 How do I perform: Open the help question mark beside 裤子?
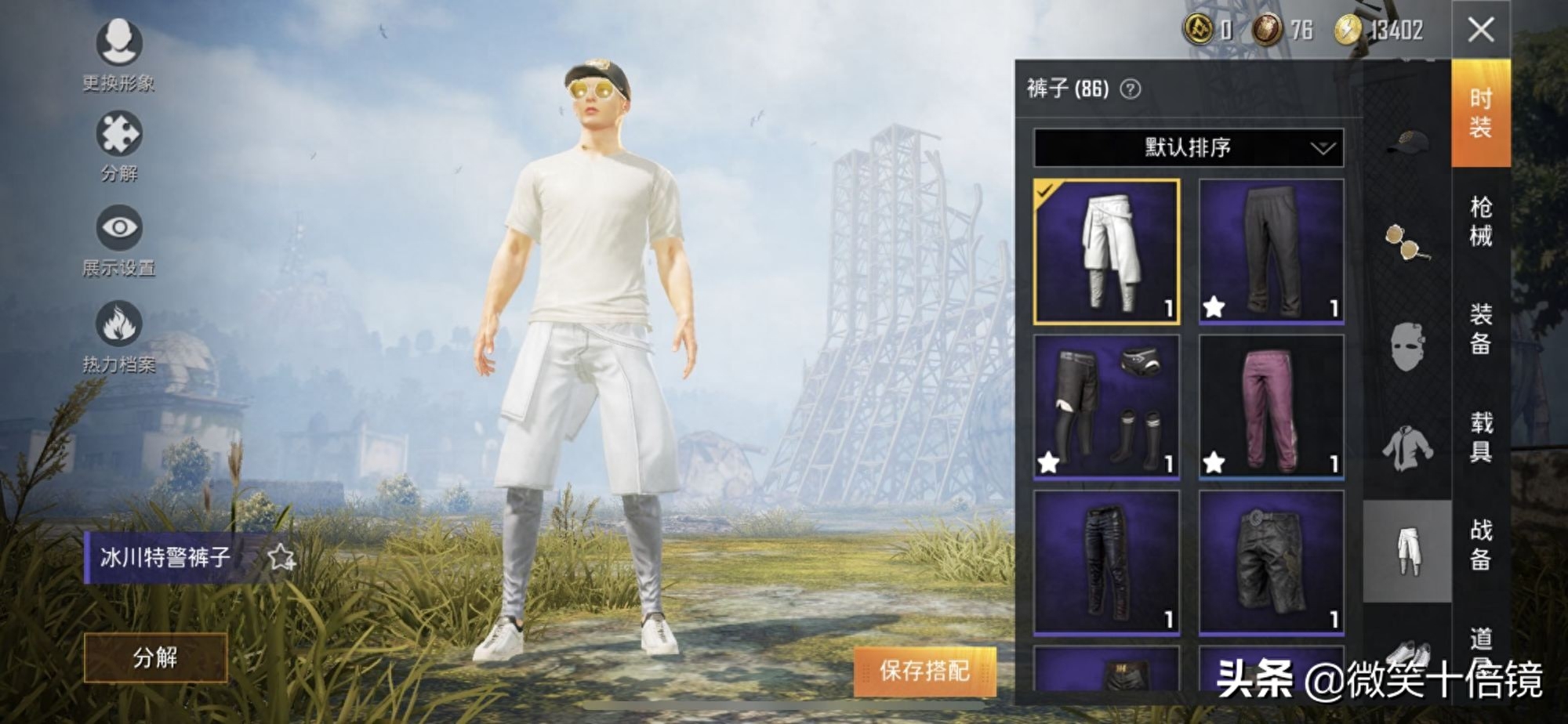tap(1130, 89)
